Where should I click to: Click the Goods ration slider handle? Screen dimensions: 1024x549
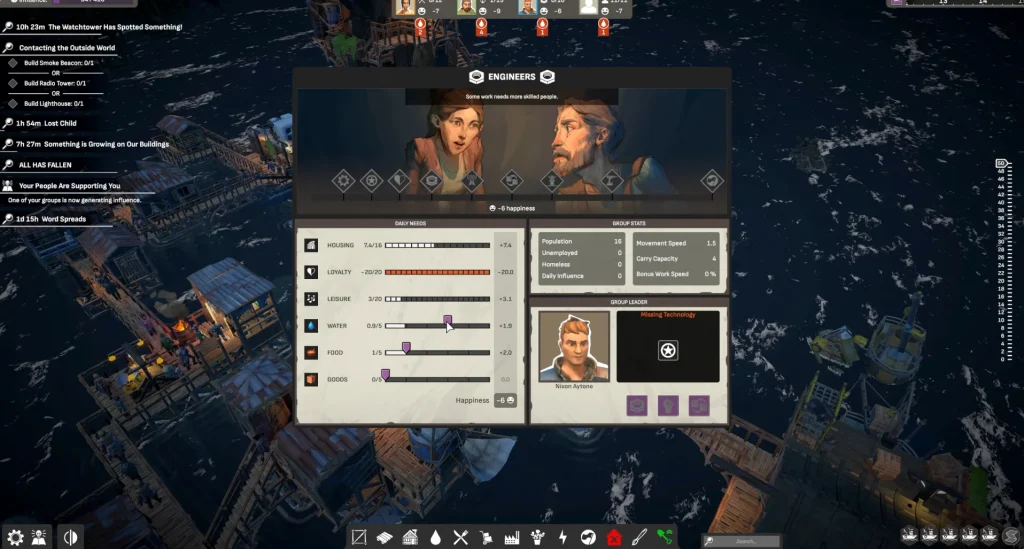385,374
